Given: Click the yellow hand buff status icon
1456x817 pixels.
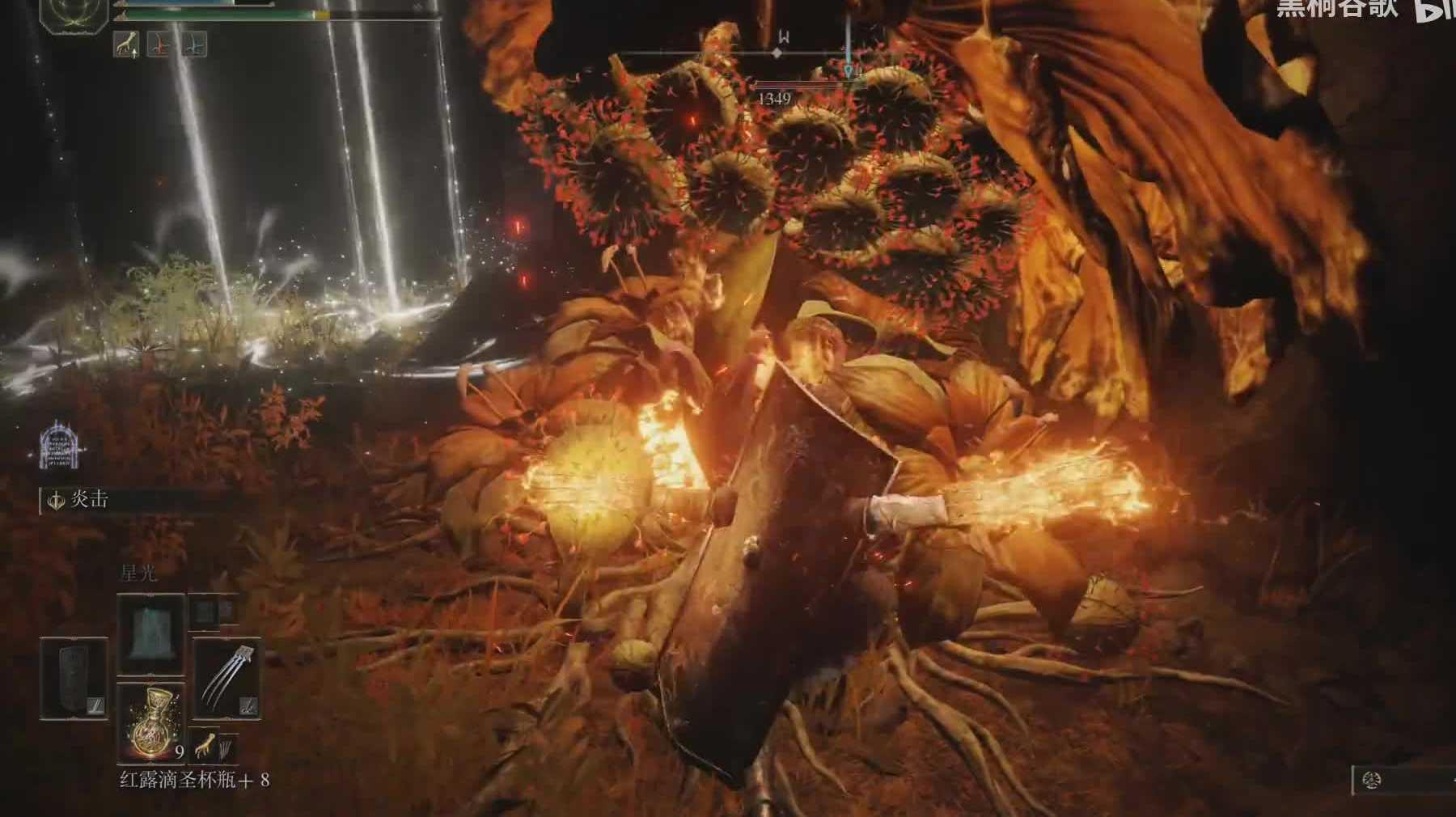Looking at the screenshot, I should click(x=125, y=44).
